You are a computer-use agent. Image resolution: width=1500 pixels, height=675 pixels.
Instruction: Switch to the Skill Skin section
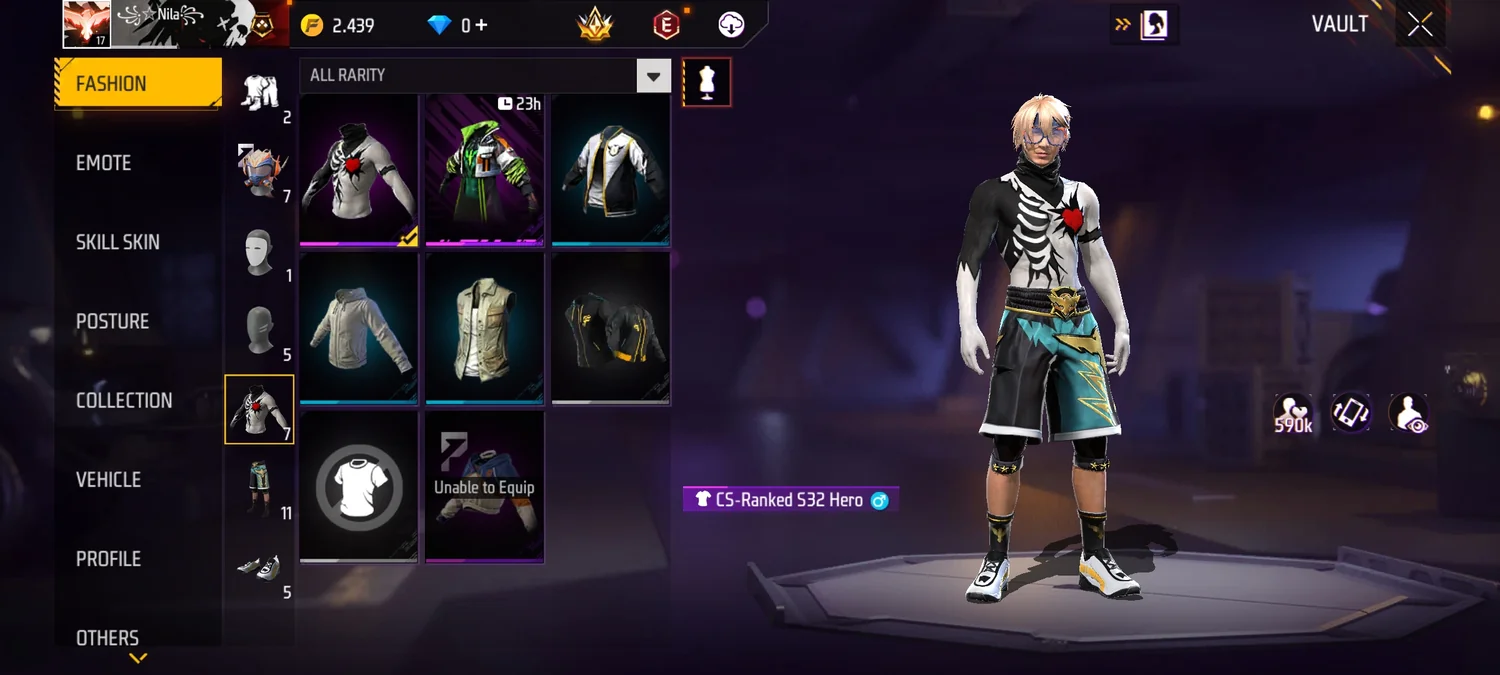tap(118, 242)
